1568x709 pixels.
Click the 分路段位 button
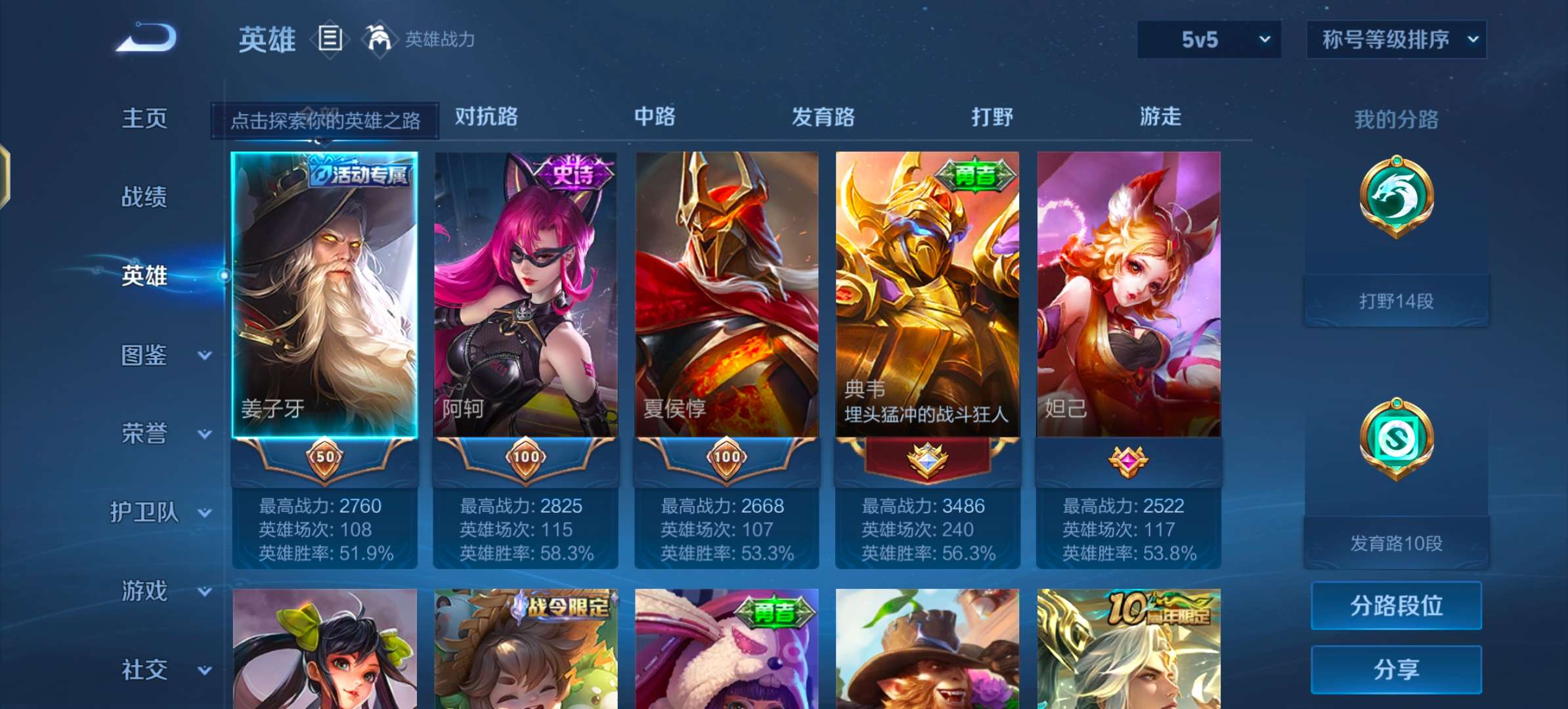tap(1397, 607)
